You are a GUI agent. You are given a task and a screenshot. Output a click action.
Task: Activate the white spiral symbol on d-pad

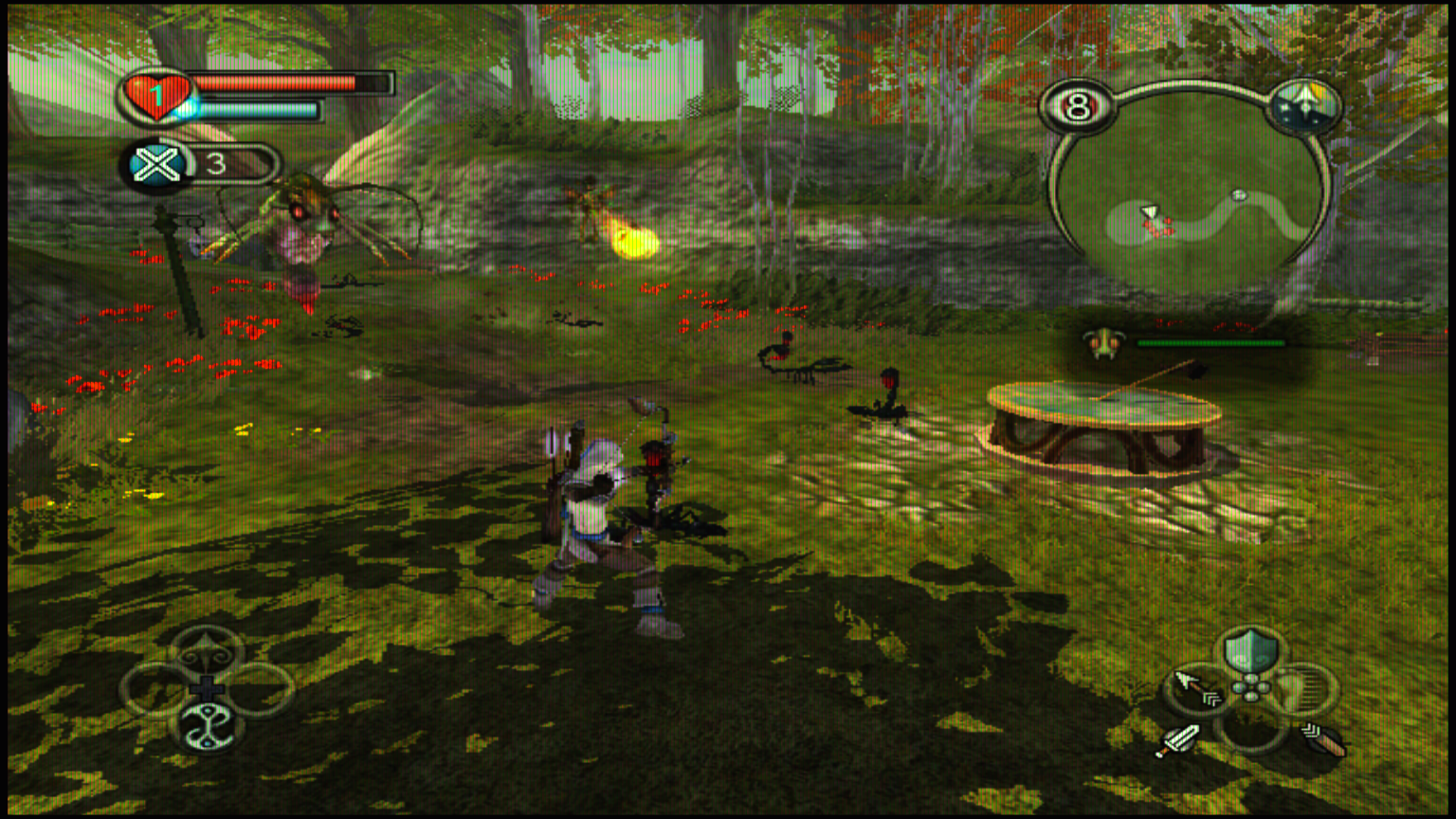[208, 728]
